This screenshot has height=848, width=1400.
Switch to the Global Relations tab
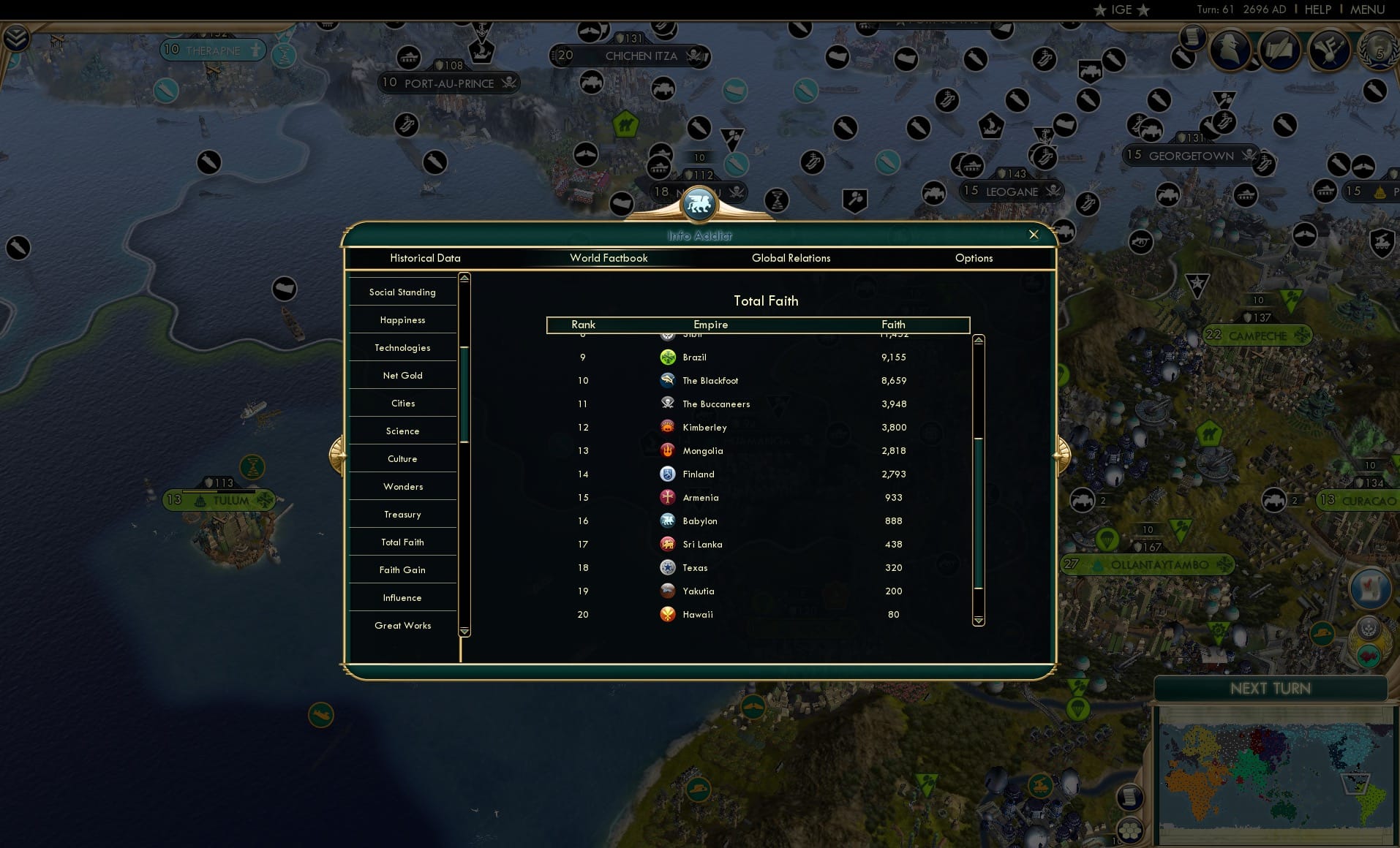point(791,258)
